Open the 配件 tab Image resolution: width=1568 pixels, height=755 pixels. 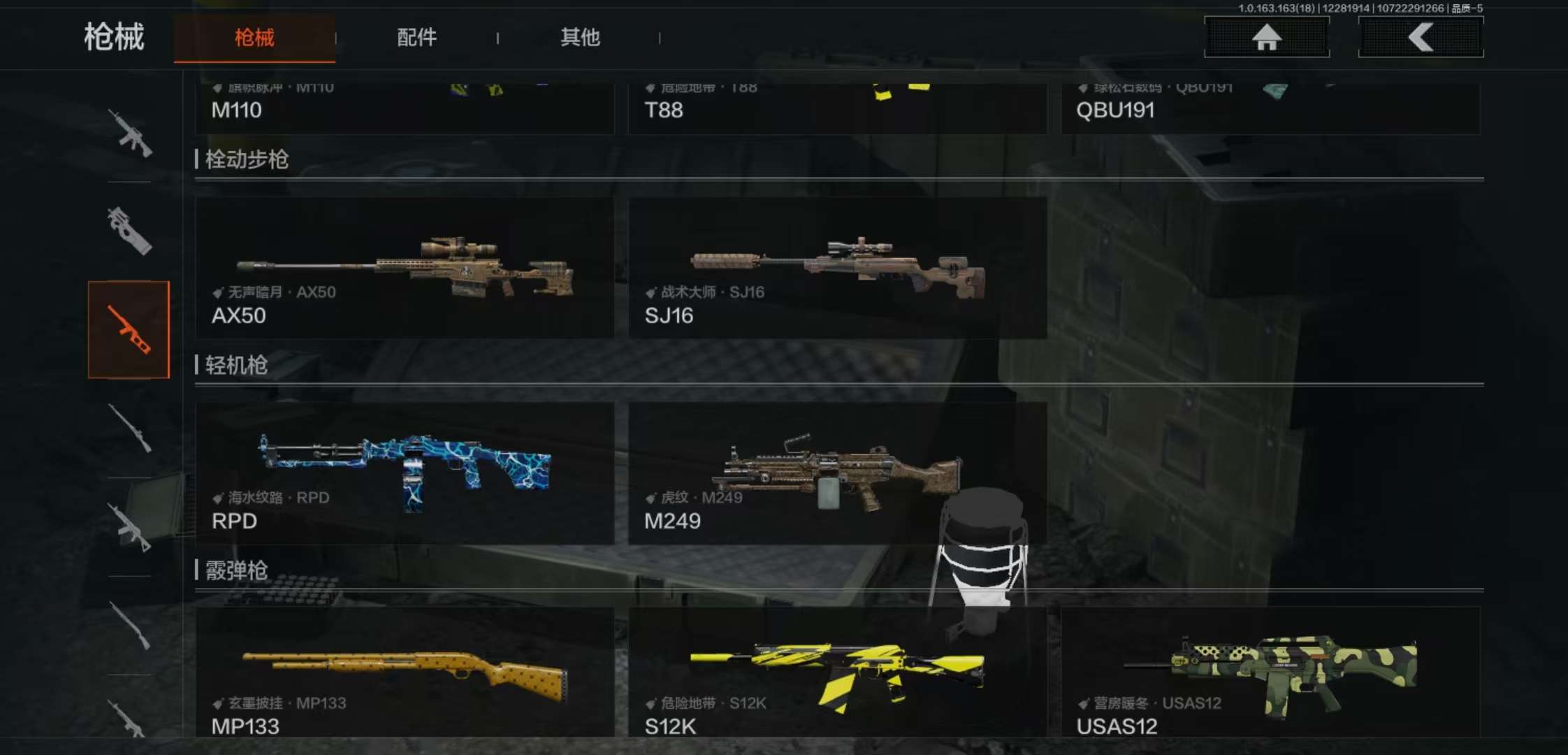coord(416,38)
